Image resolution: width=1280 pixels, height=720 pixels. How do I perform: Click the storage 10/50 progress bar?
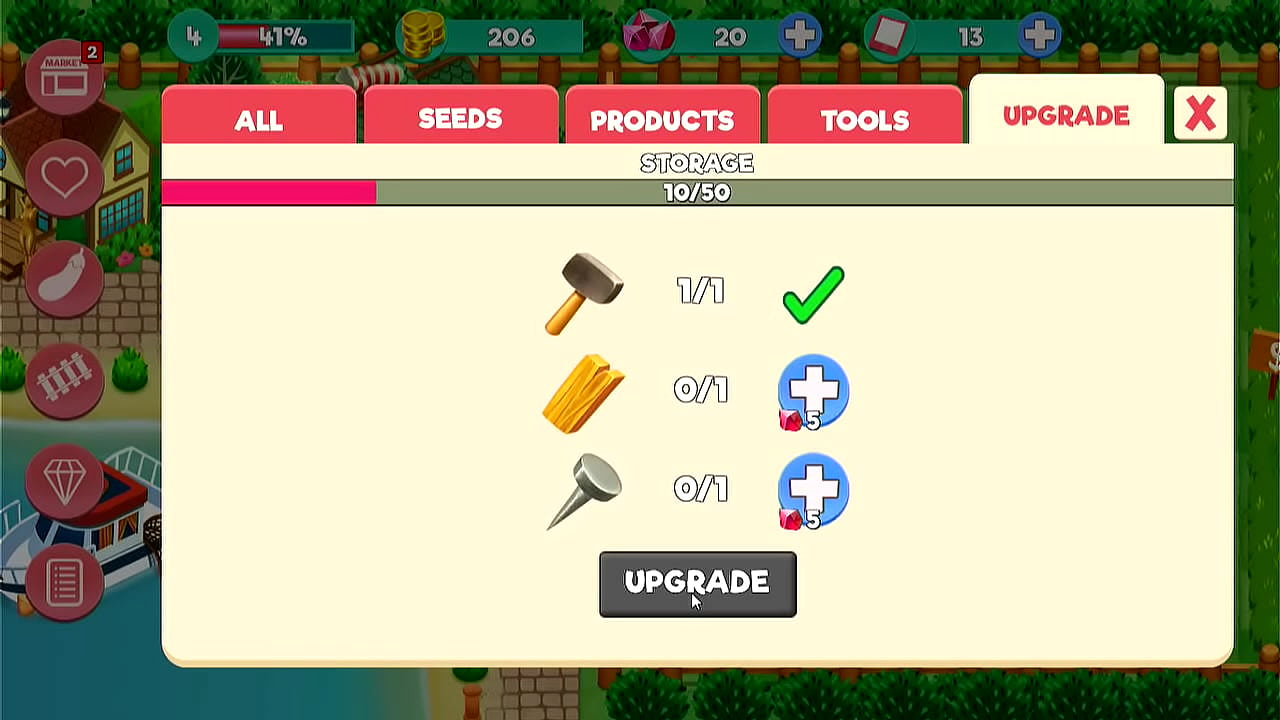697,192
